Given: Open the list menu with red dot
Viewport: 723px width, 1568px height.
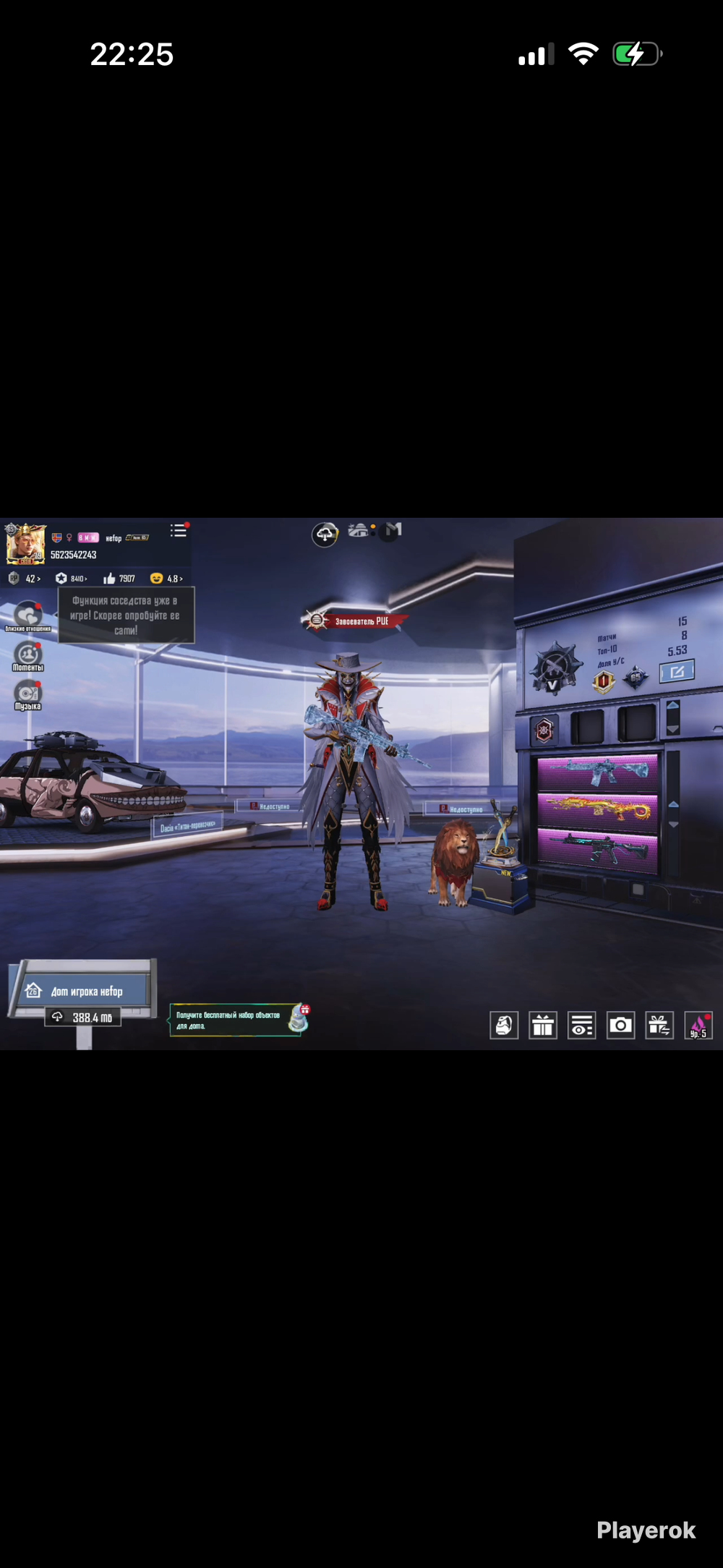Looking at the screenshot, I should click(x=179, y=532).
